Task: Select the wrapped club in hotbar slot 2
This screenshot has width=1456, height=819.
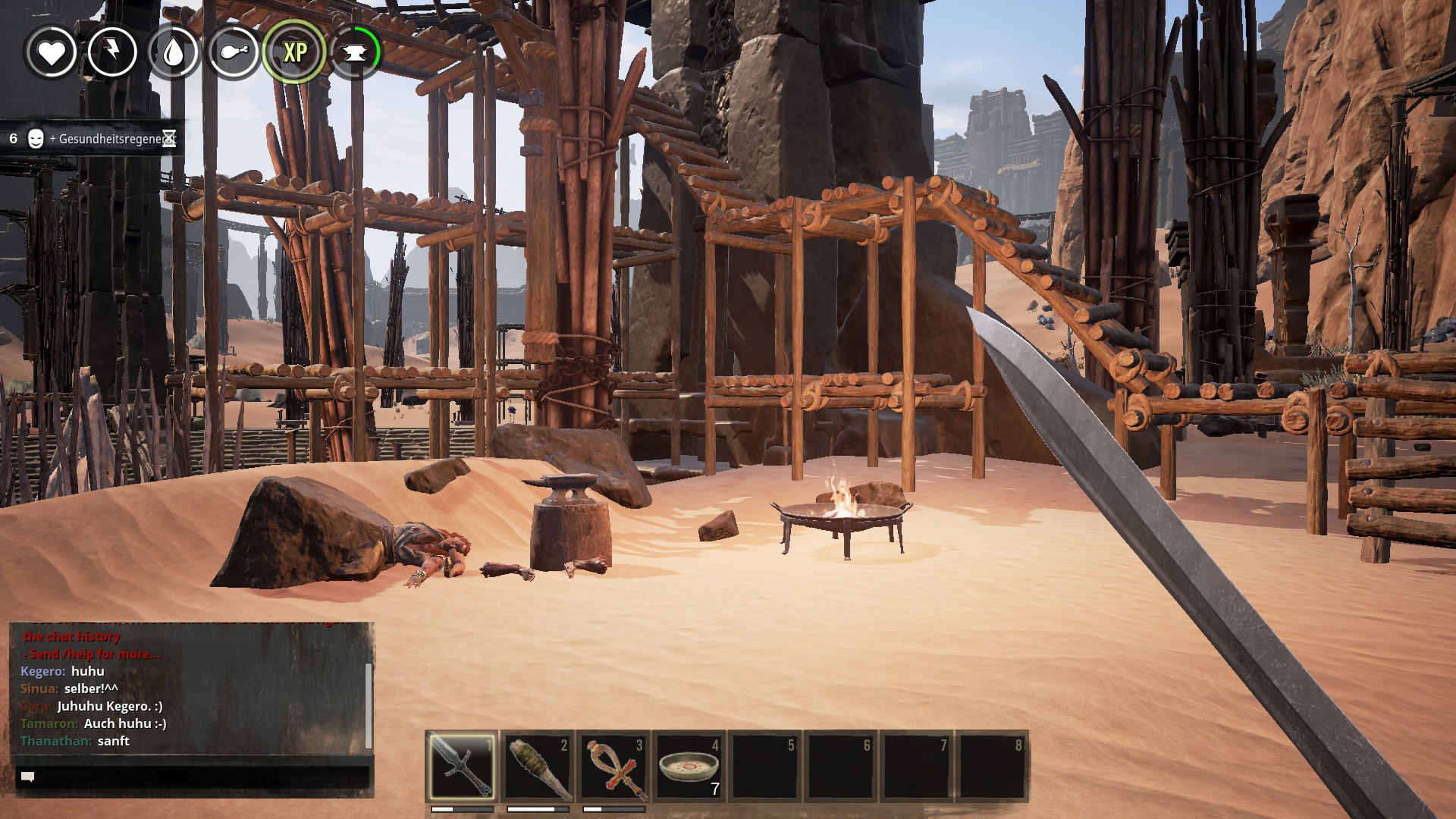Action: 538,766
